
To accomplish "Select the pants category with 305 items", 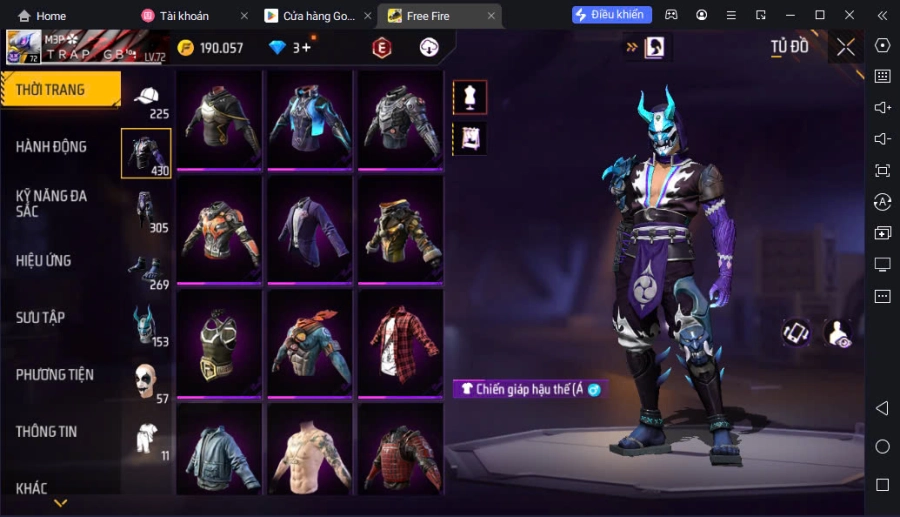I will click(147, 212).
